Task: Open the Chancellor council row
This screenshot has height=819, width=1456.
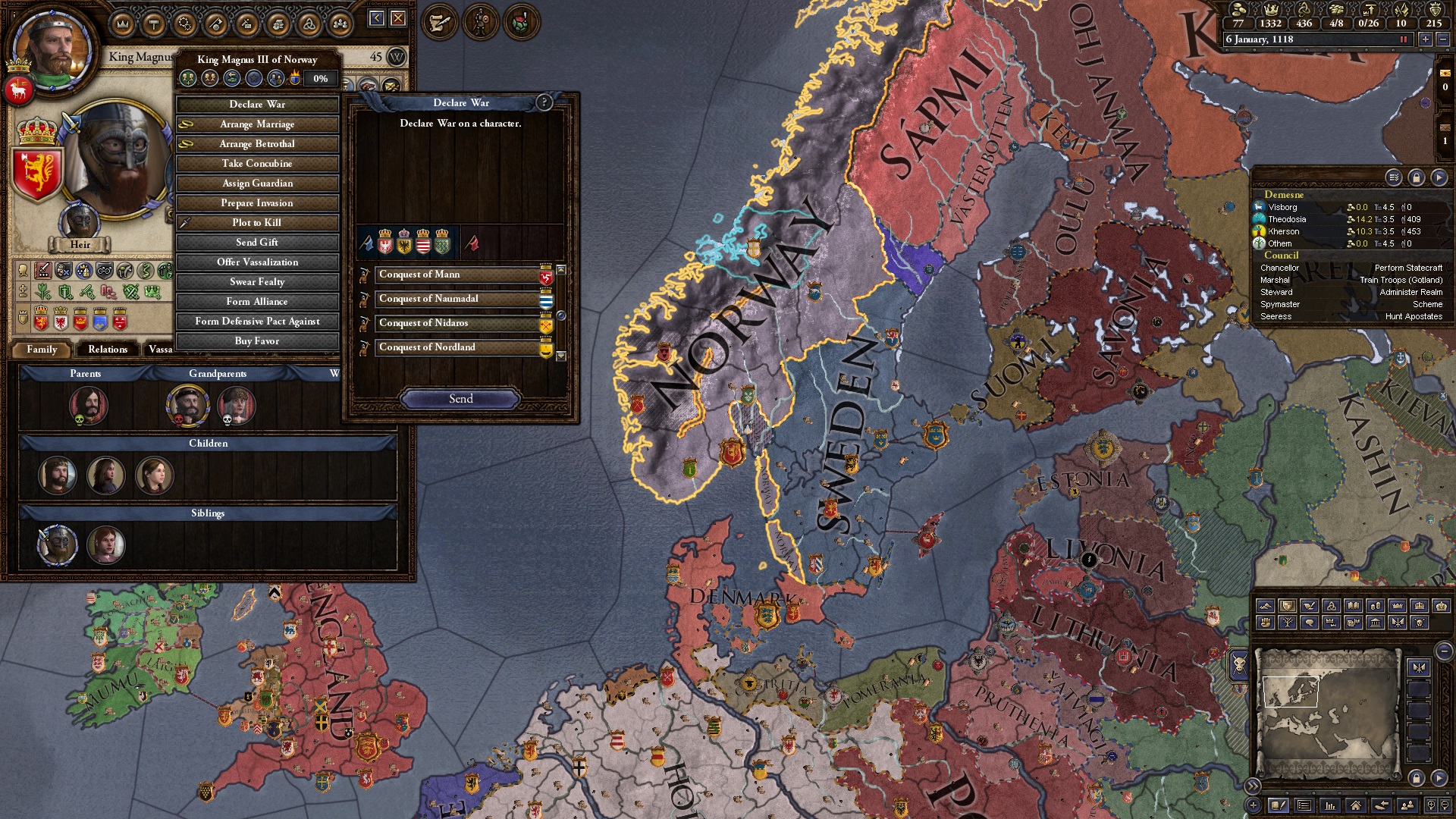Action: coord(1351,268)
